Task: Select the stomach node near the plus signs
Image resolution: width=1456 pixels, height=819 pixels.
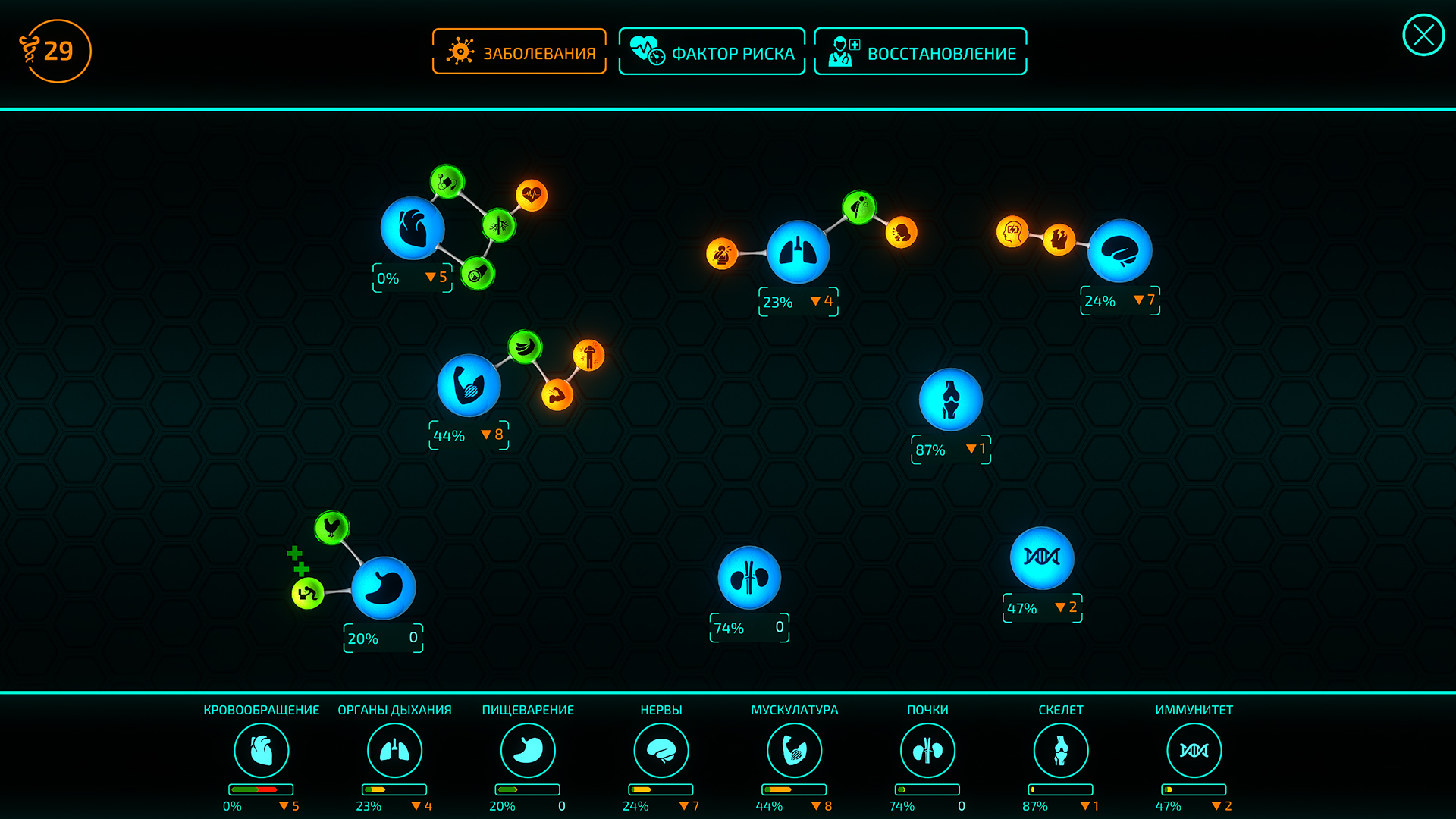Action: (x=383, y=588)
